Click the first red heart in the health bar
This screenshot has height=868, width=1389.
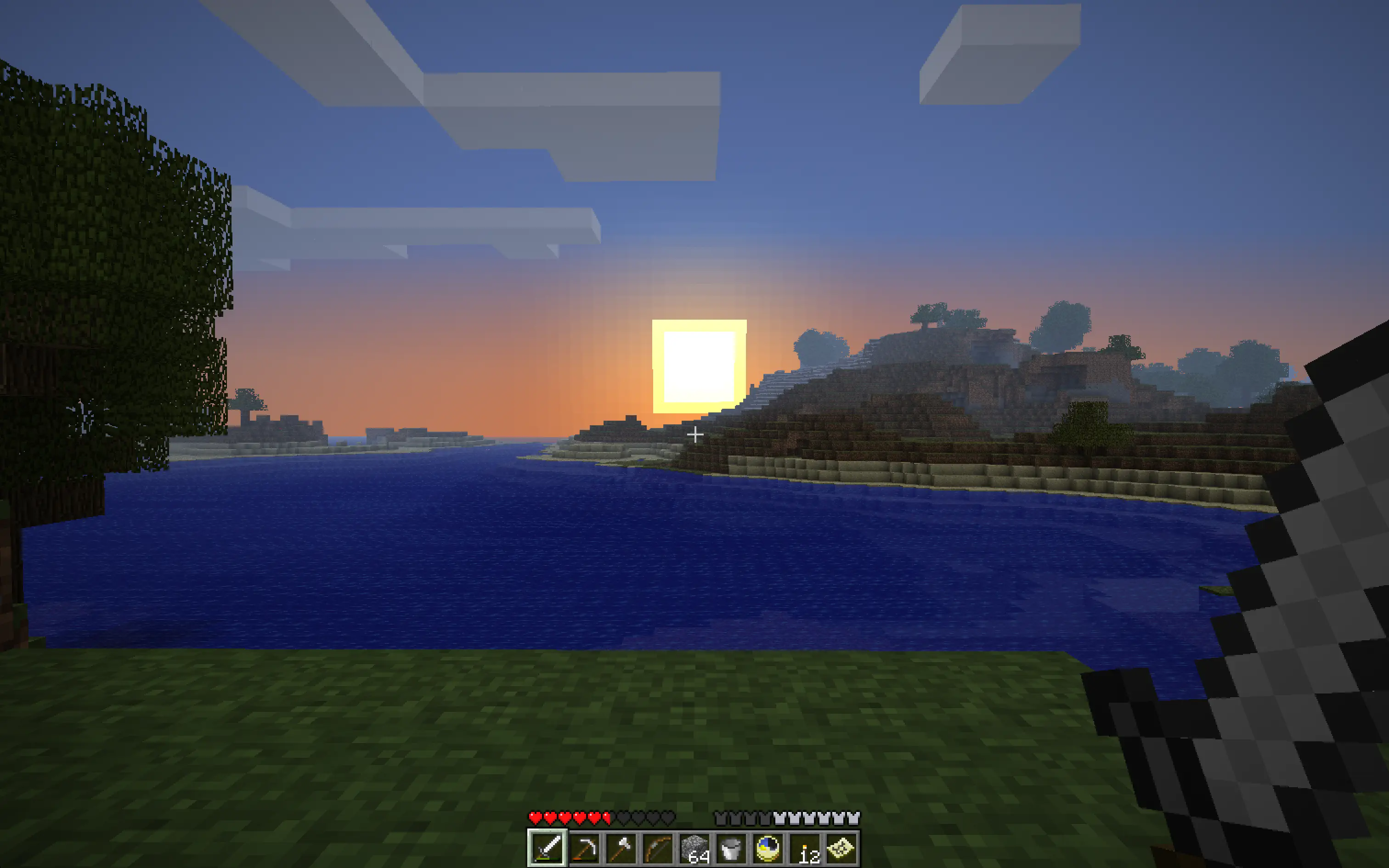(x=536, y=817)
